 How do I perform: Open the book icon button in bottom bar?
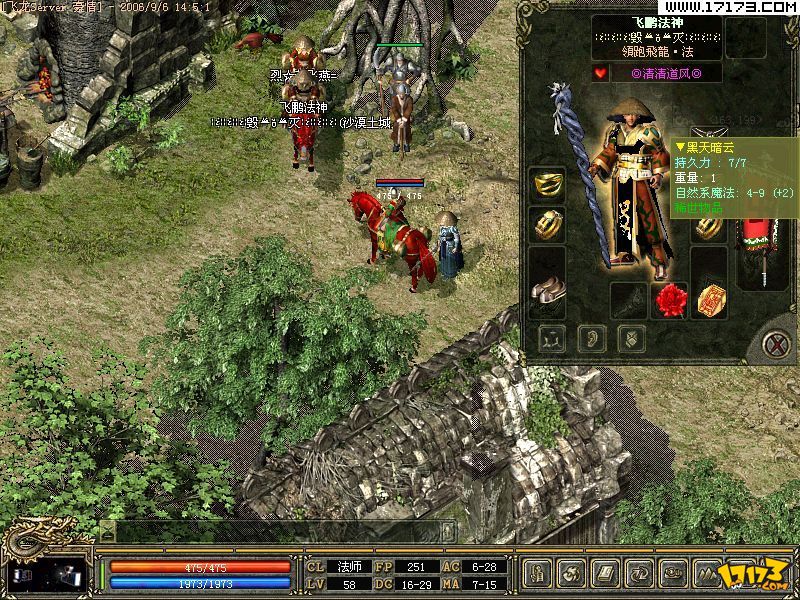(x=605, y=573)
